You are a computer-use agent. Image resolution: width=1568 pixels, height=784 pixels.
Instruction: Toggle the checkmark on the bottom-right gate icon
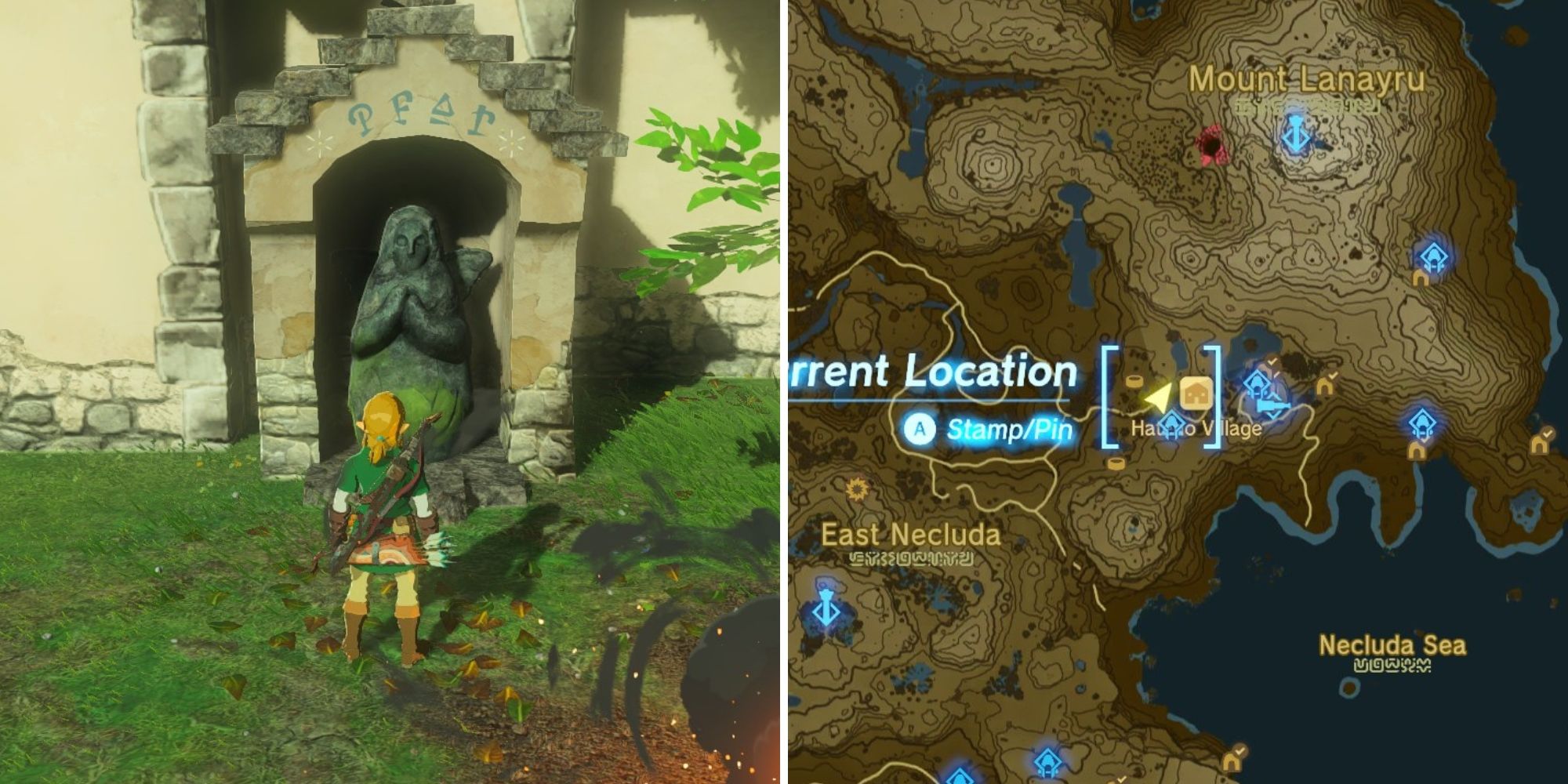pyautogui.click(x=1239, y=749)
